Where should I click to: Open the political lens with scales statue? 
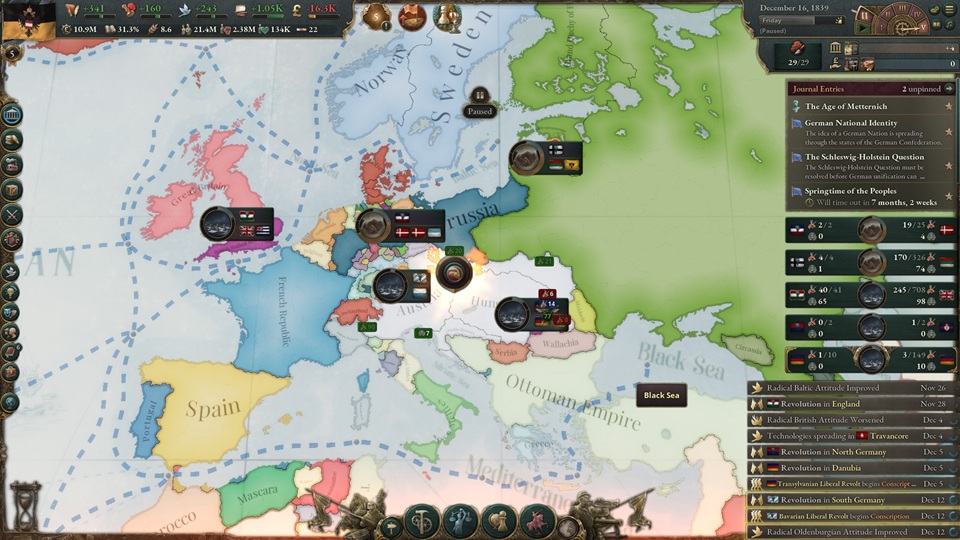(x=461, y=521)
